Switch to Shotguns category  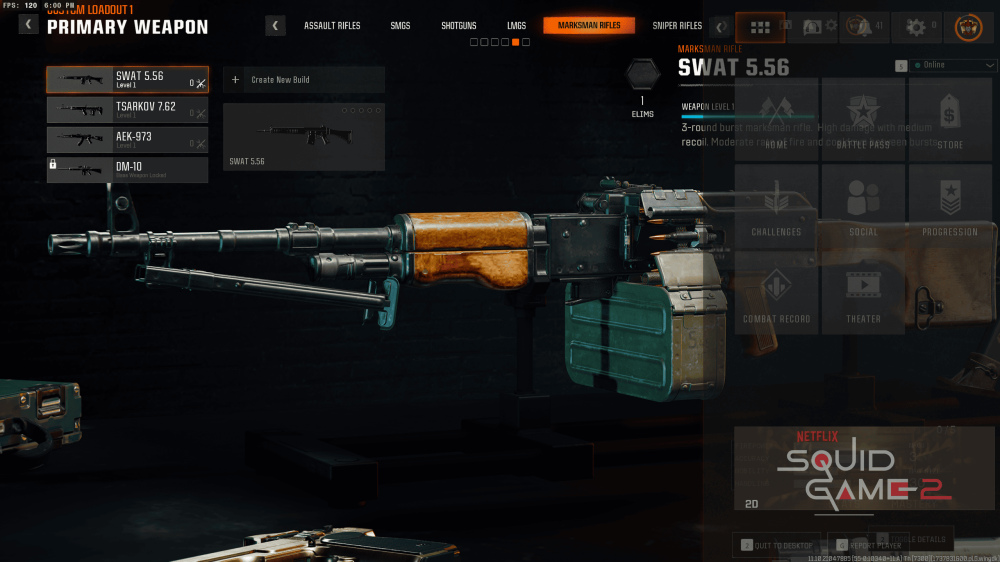tap(458, 26)
